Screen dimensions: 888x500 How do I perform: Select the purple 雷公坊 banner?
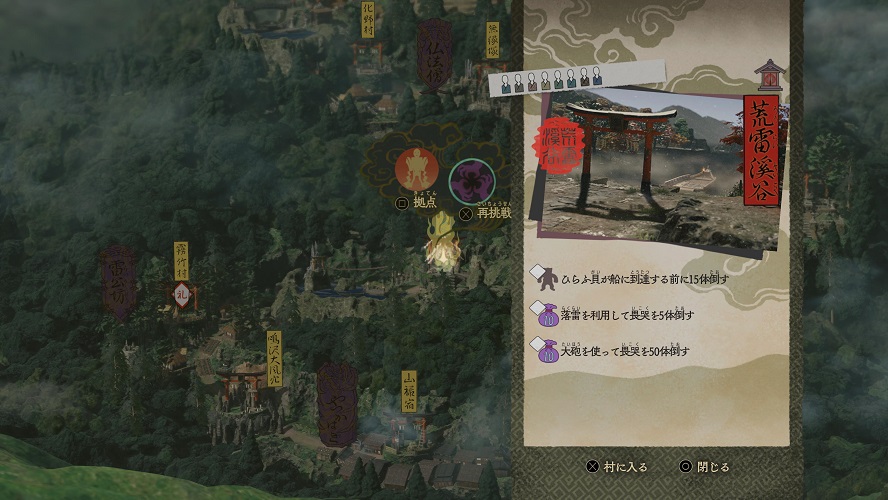pyautogui.click(x=118, y=280)
